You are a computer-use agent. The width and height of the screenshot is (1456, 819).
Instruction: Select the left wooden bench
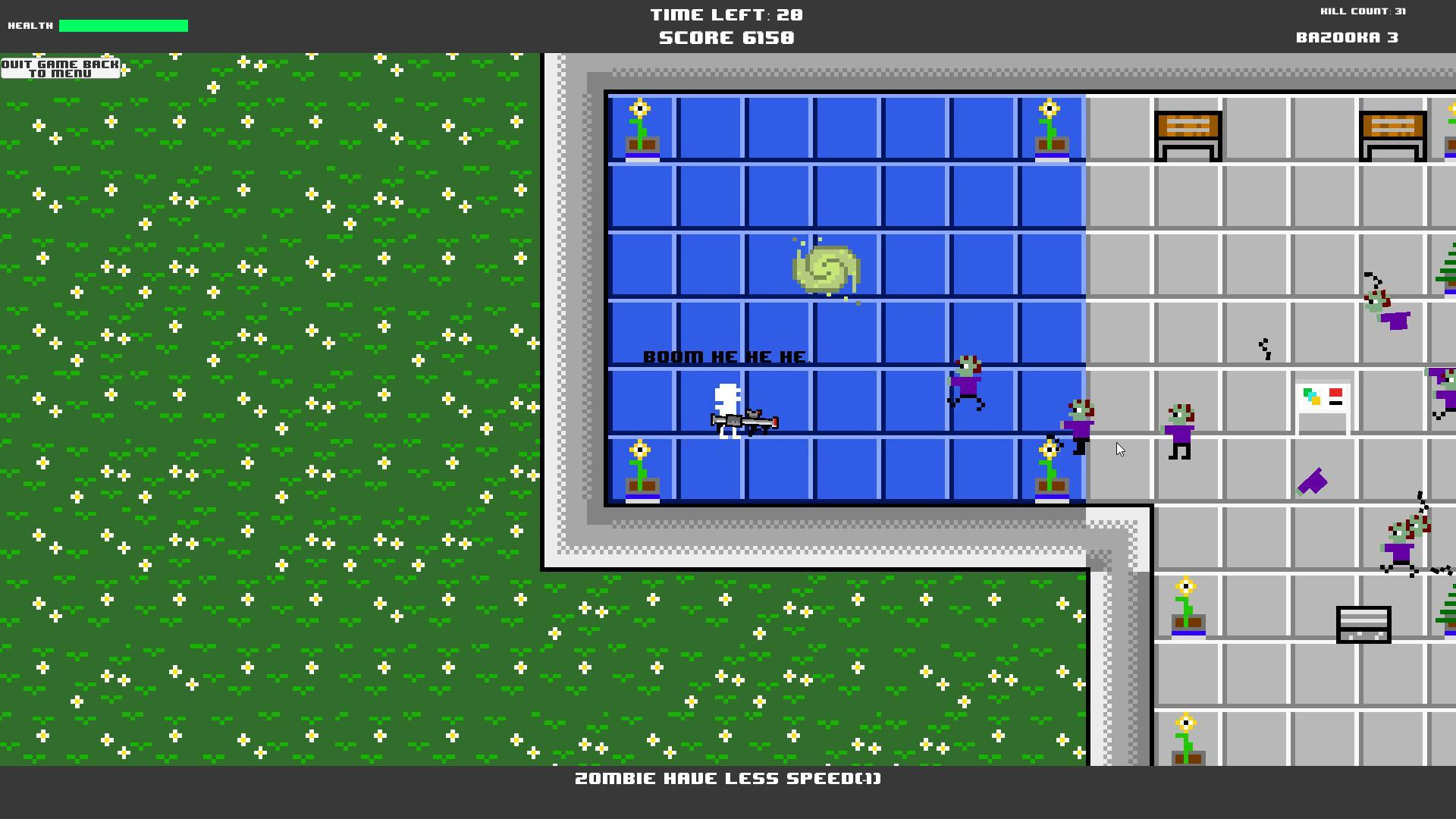[1187, 136]
